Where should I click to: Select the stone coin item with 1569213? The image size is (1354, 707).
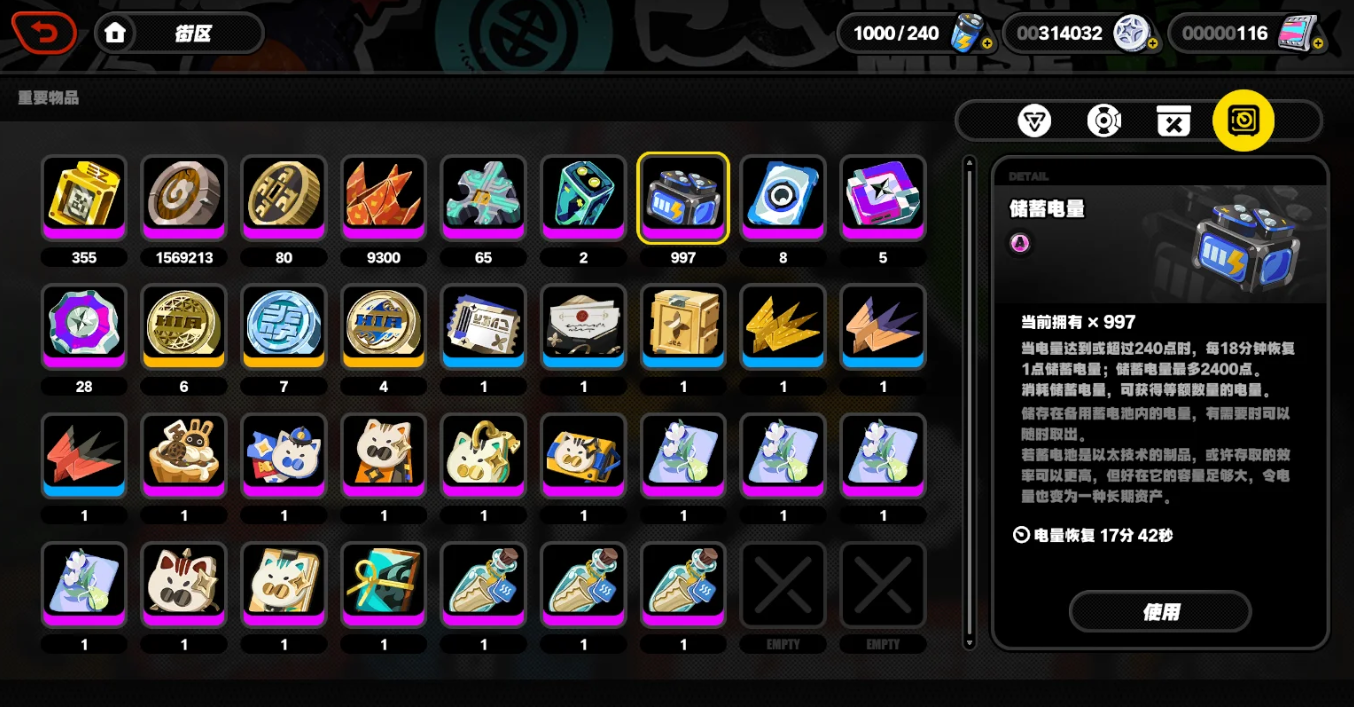[x=184, y=197]
